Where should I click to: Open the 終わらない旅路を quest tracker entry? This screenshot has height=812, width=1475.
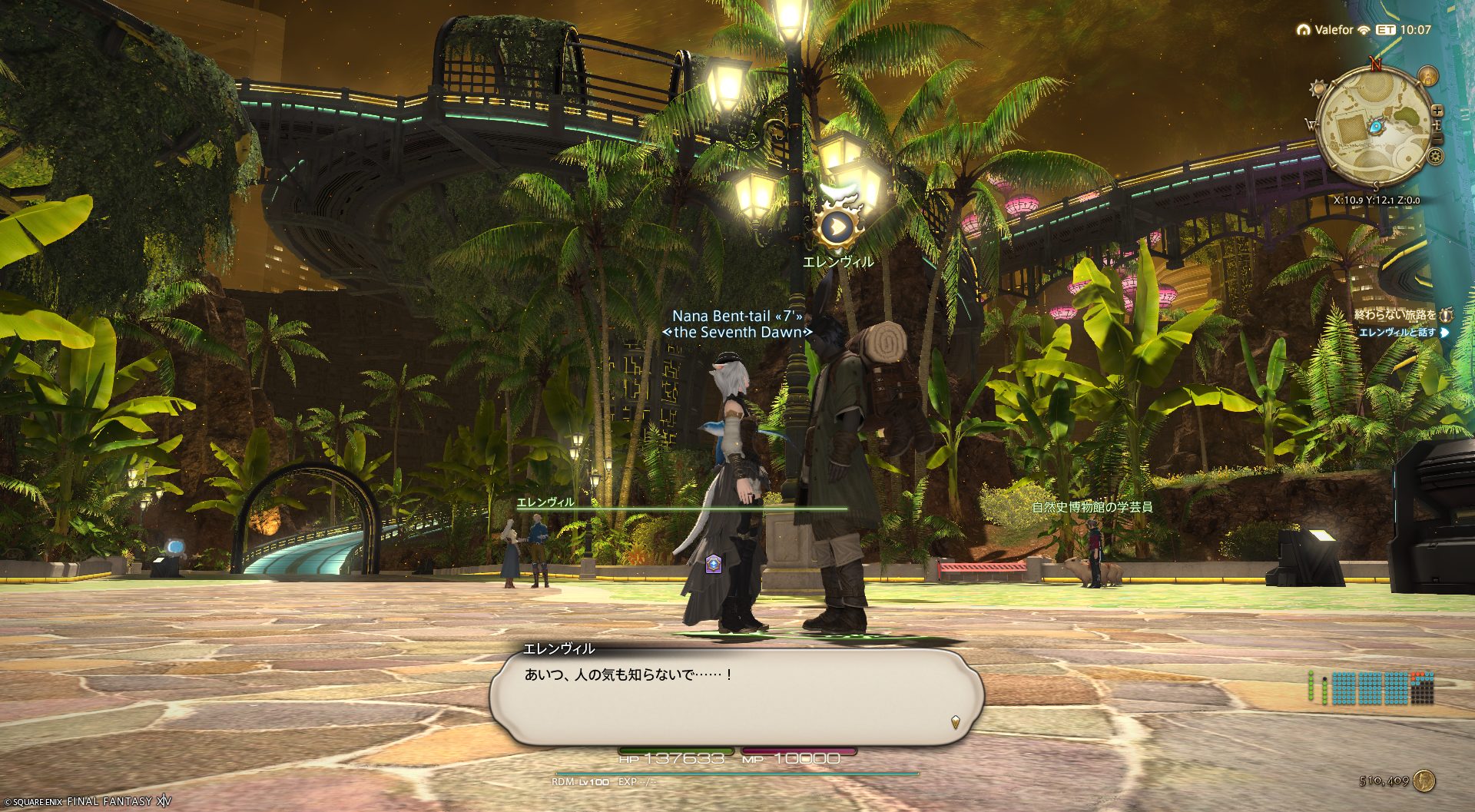tap(1395, 315)
